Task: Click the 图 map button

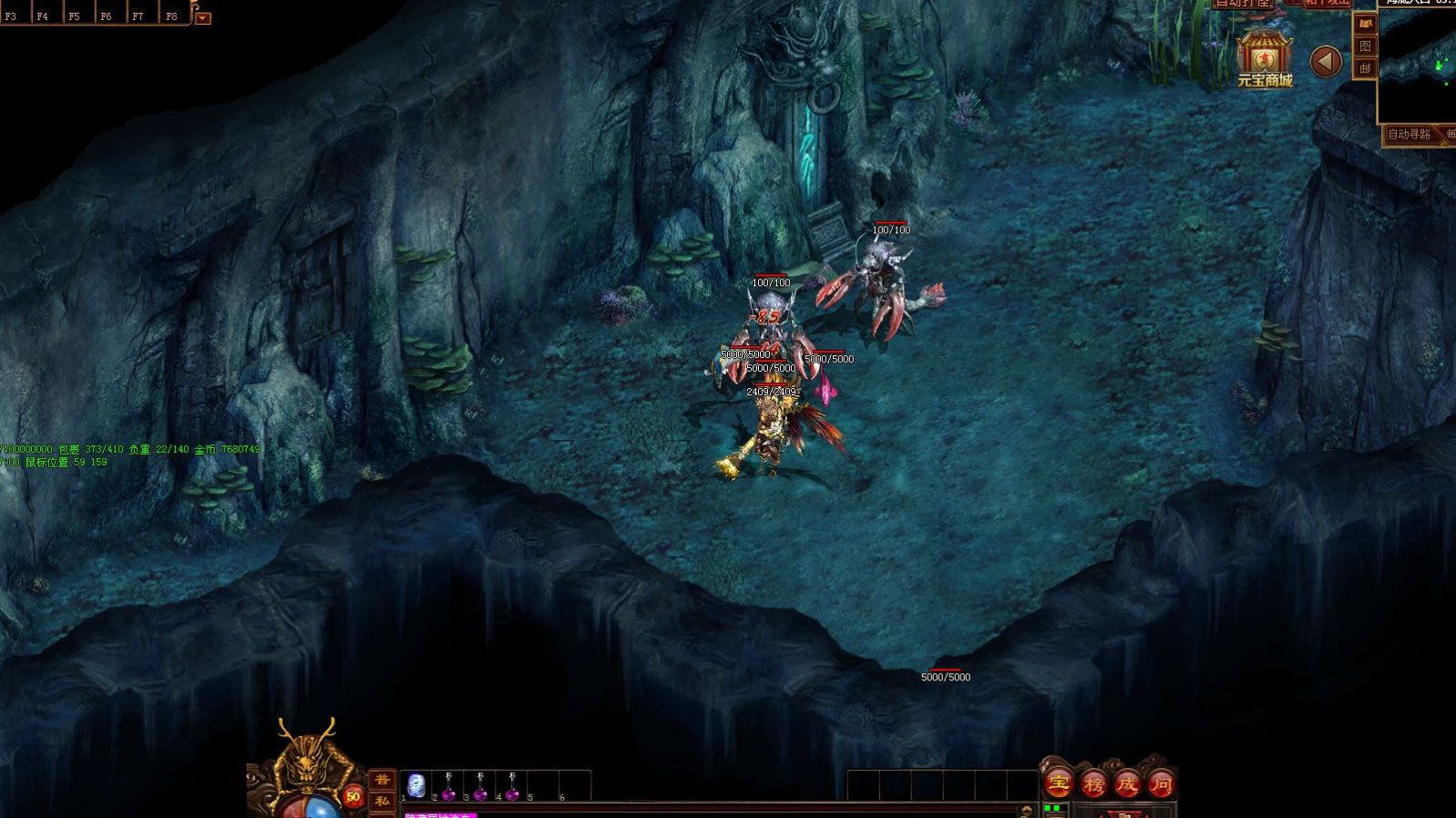Action: (1364, 46)
